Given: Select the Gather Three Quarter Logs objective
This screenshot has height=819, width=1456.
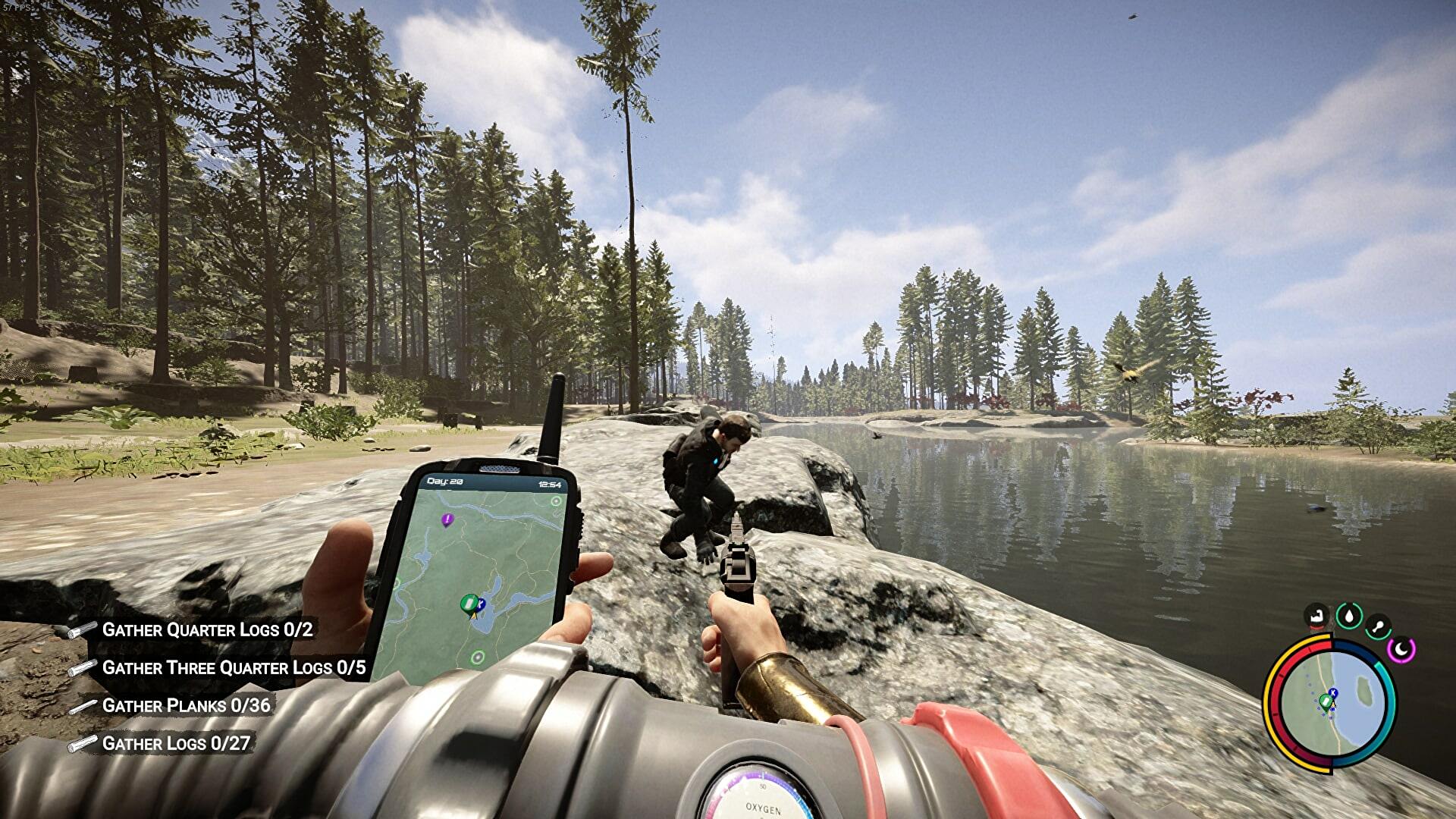Looking at the screenshot, I should (234, 667).
